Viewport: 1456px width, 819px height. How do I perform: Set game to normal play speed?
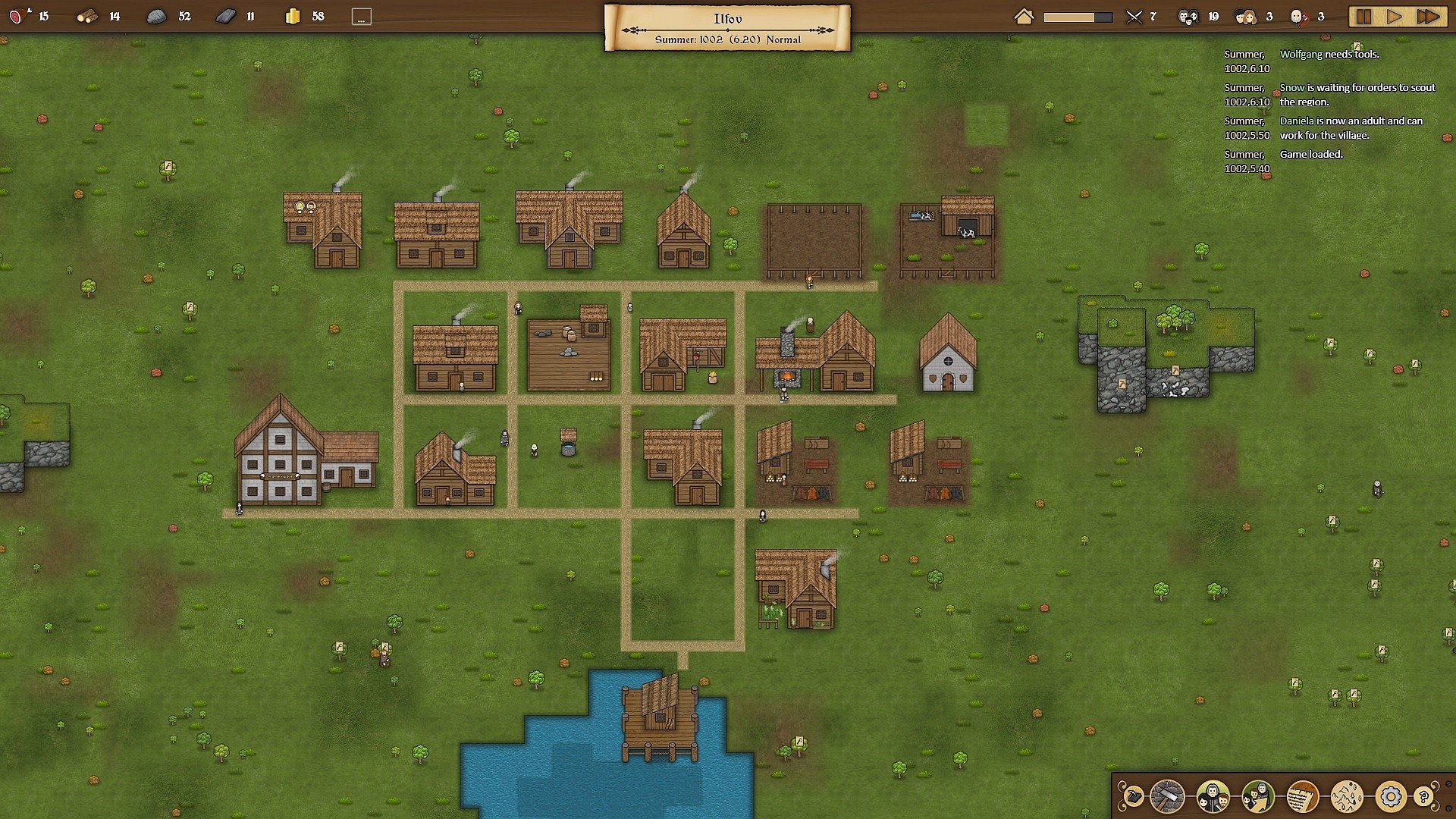1395,17
